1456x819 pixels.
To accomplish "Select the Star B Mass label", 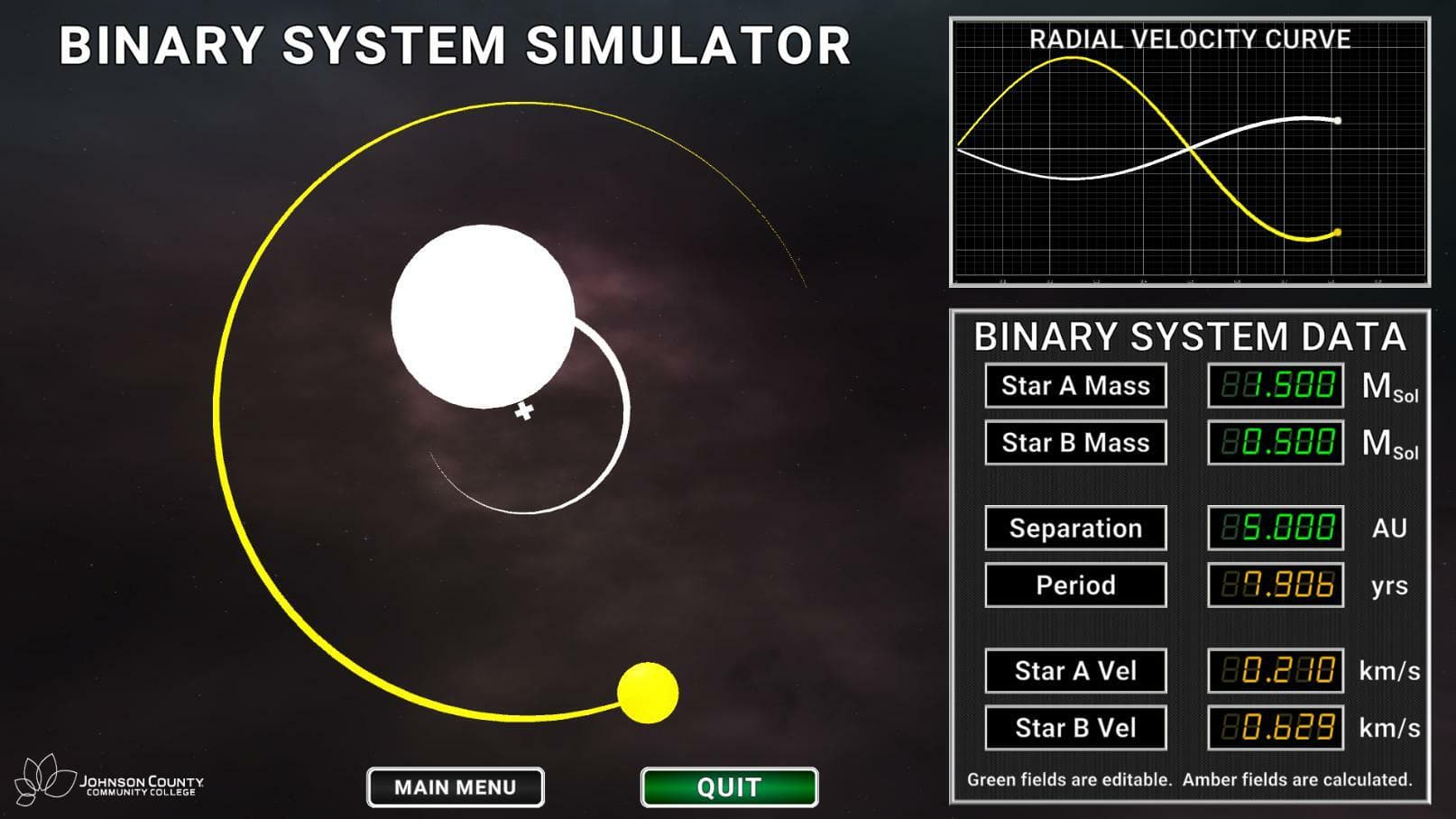I will tap(1075, 442).
